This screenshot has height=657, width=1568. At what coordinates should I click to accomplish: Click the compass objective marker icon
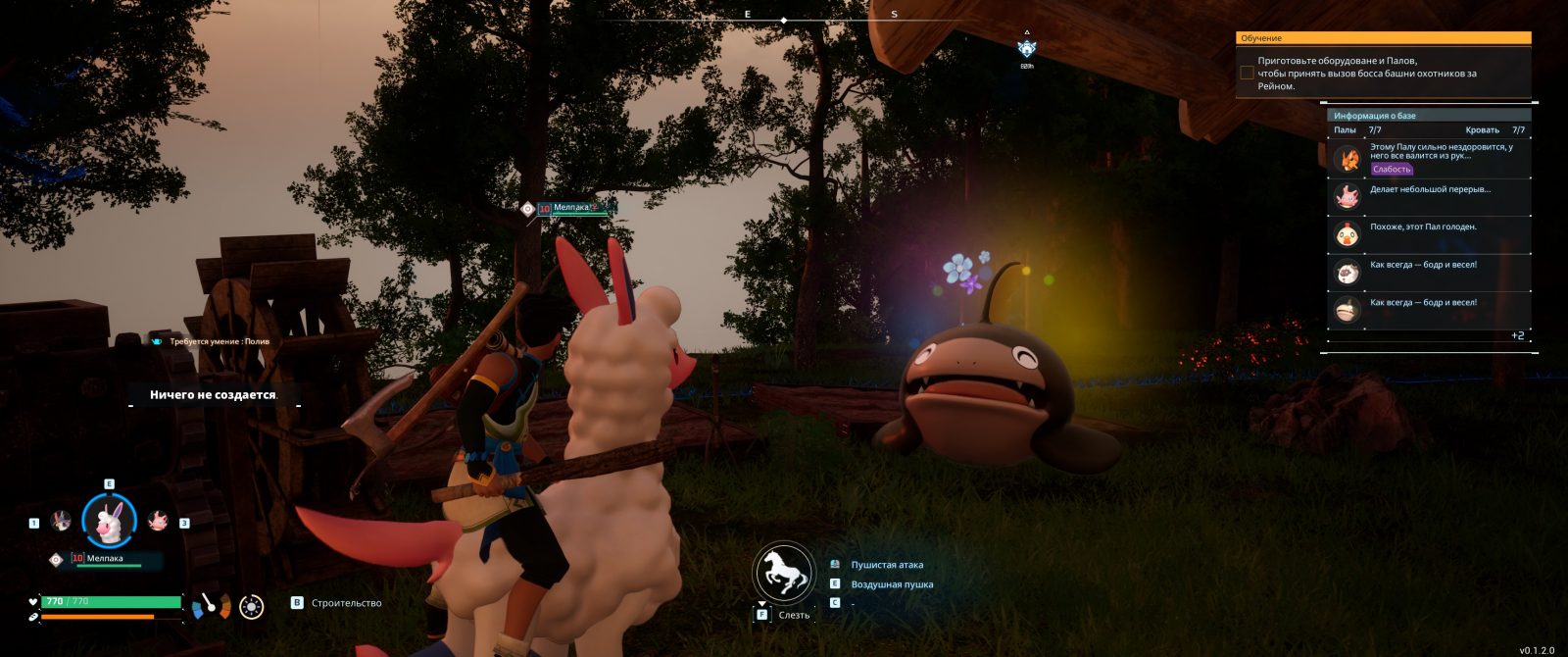tap(1026, 48)
